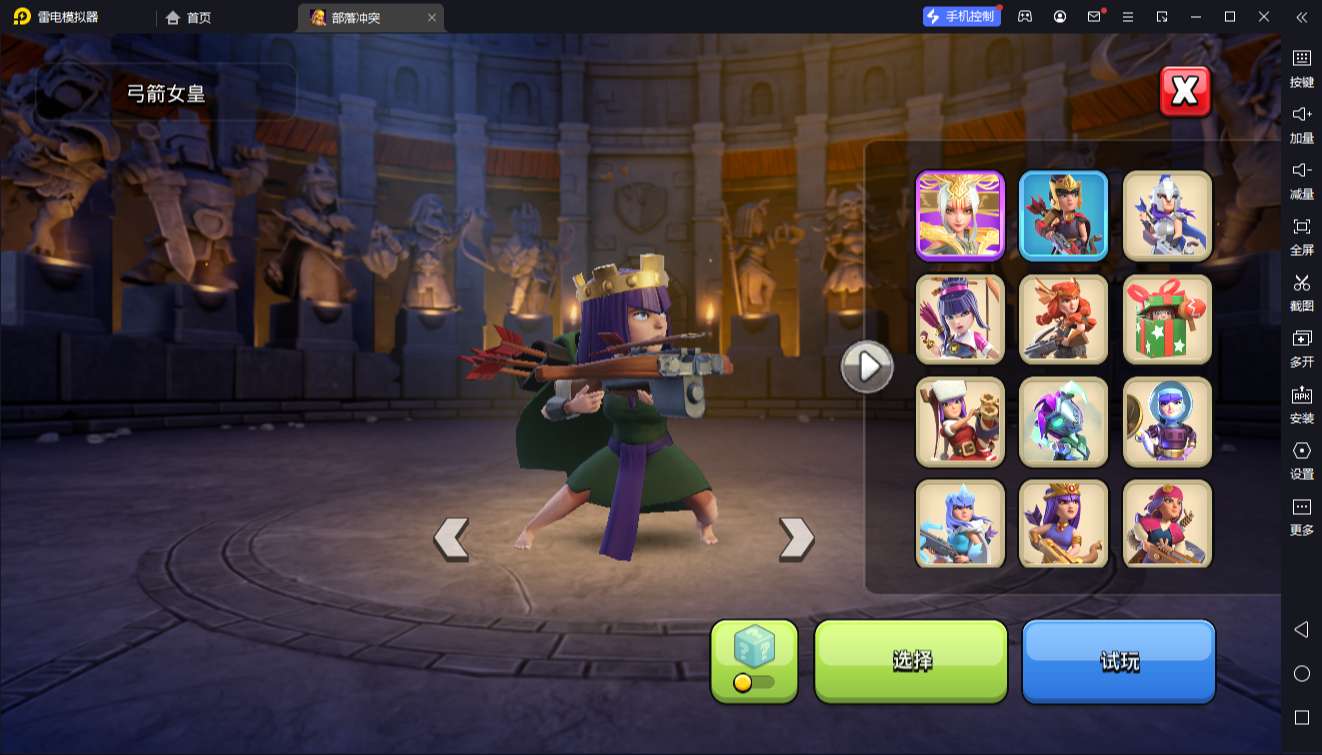Image resolution: width=1322 pixels, height=755 pixels.
Task: Close the hero skin screen with red X
Action: pos(1185,92)
